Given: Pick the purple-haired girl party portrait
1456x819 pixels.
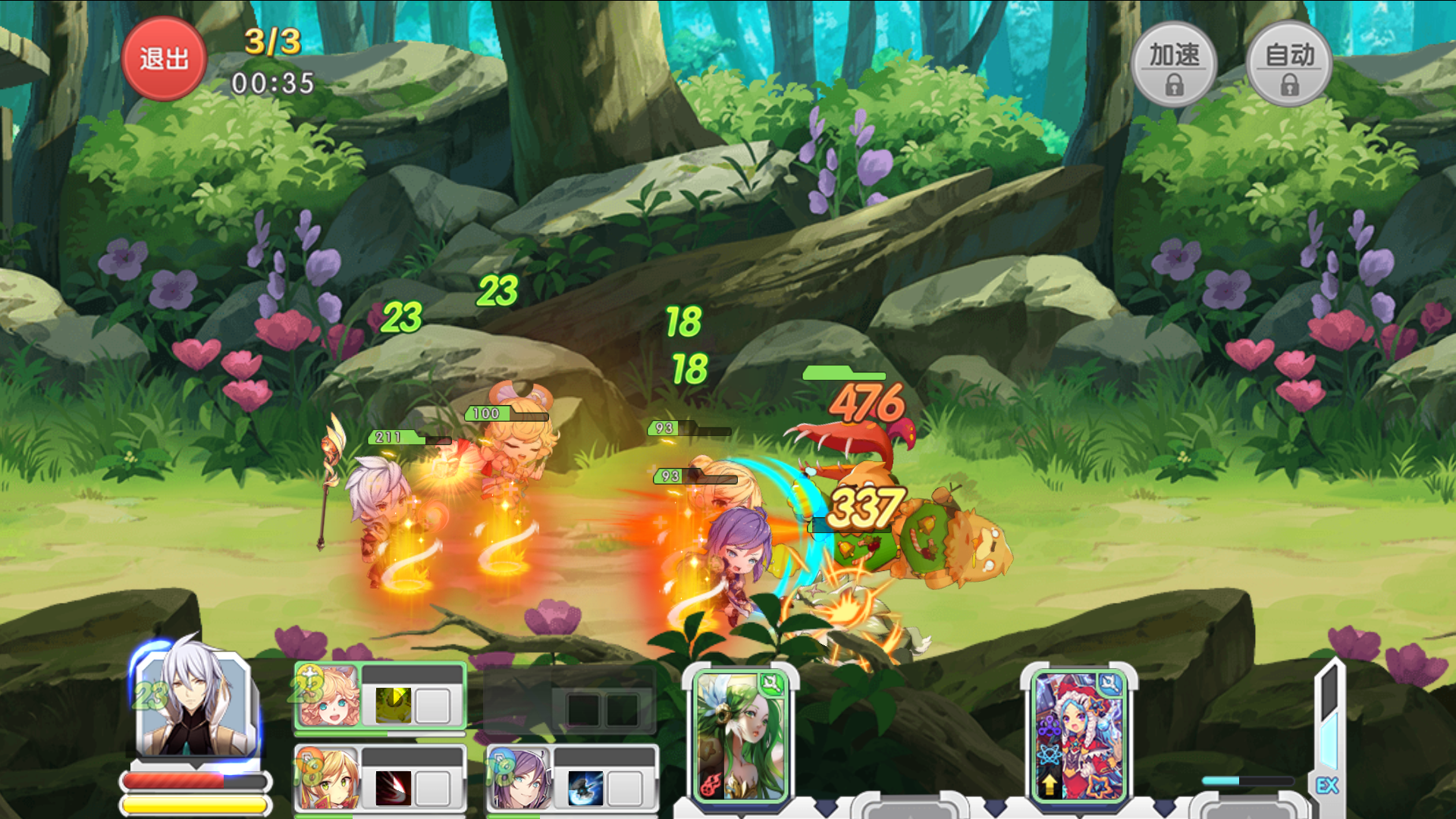Looking at the screenshot, I should pyautogui.click(x=520, y=780).
